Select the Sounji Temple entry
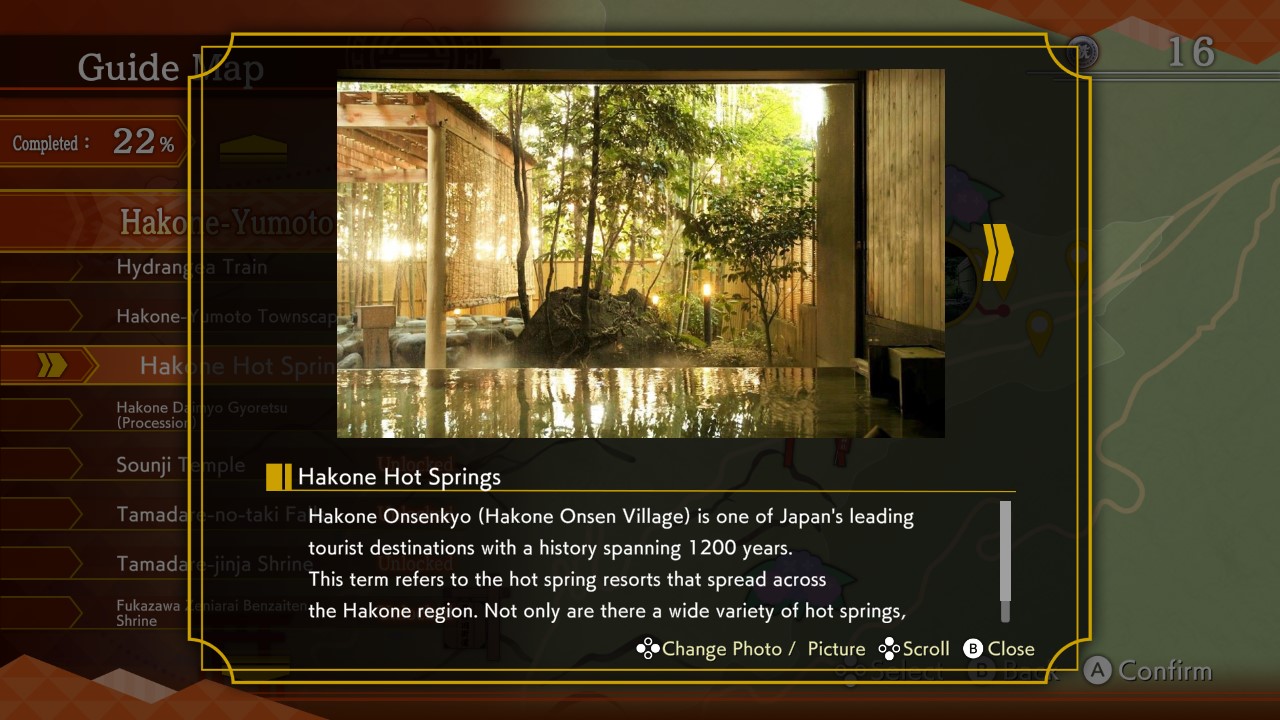 180,464
